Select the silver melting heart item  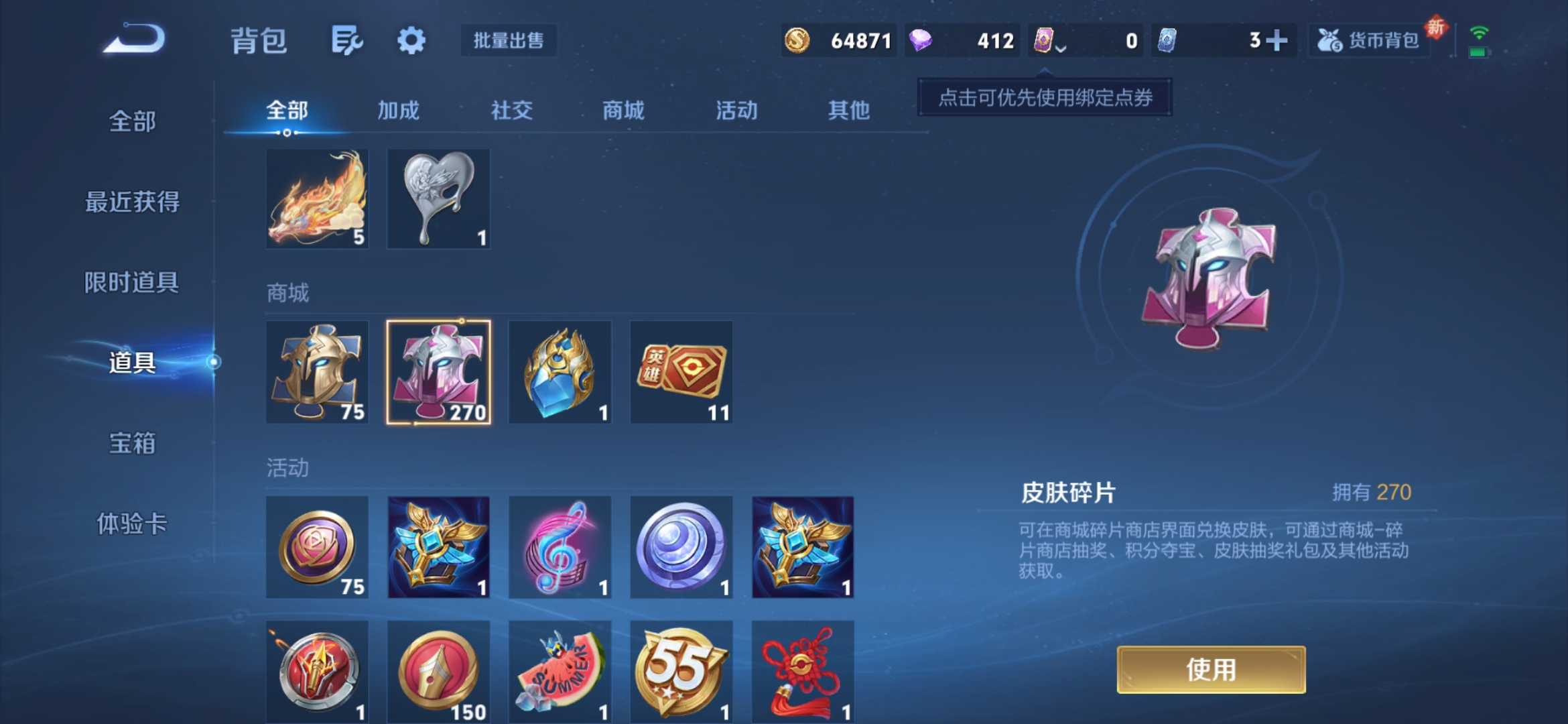(439, 198)
